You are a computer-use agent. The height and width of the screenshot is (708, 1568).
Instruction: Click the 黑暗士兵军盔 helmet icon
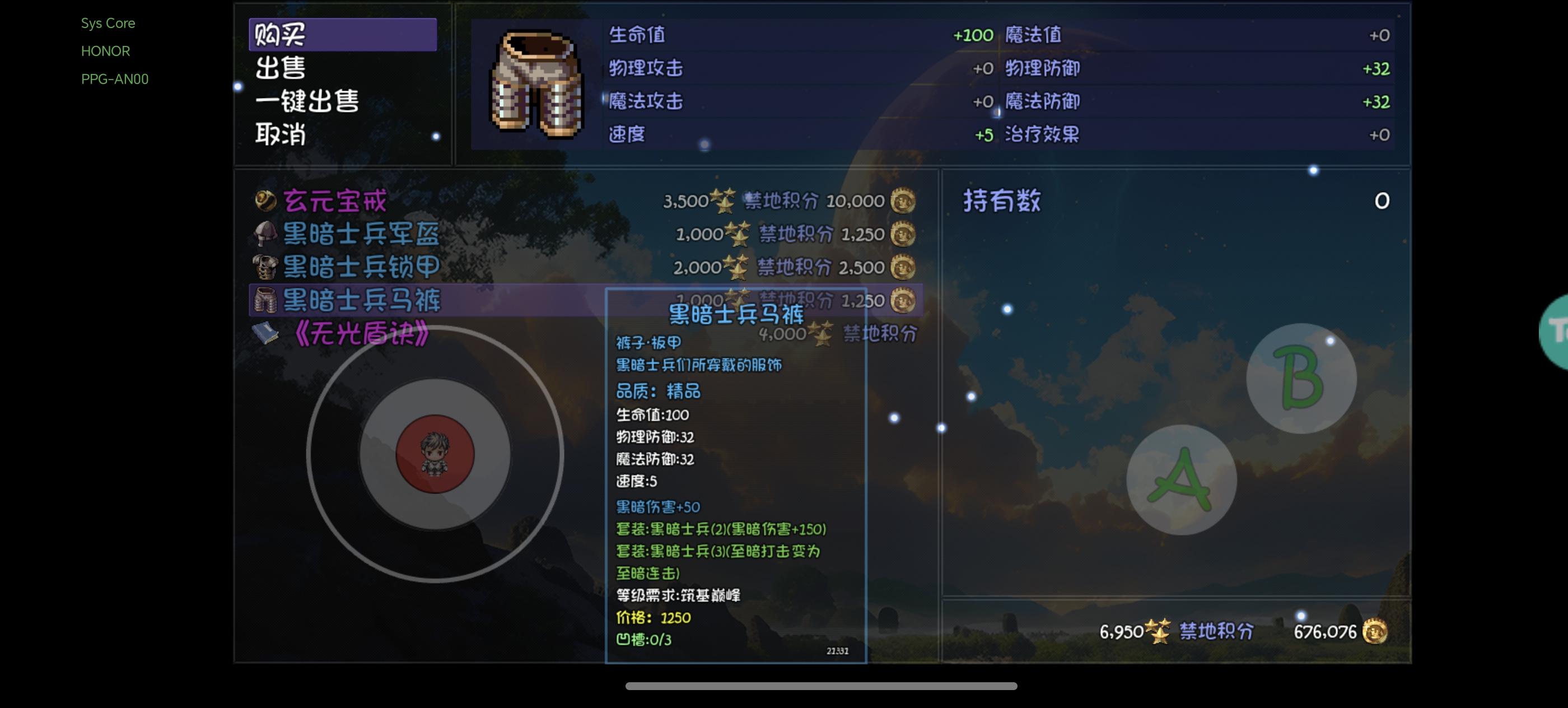[x=265, y=233]
